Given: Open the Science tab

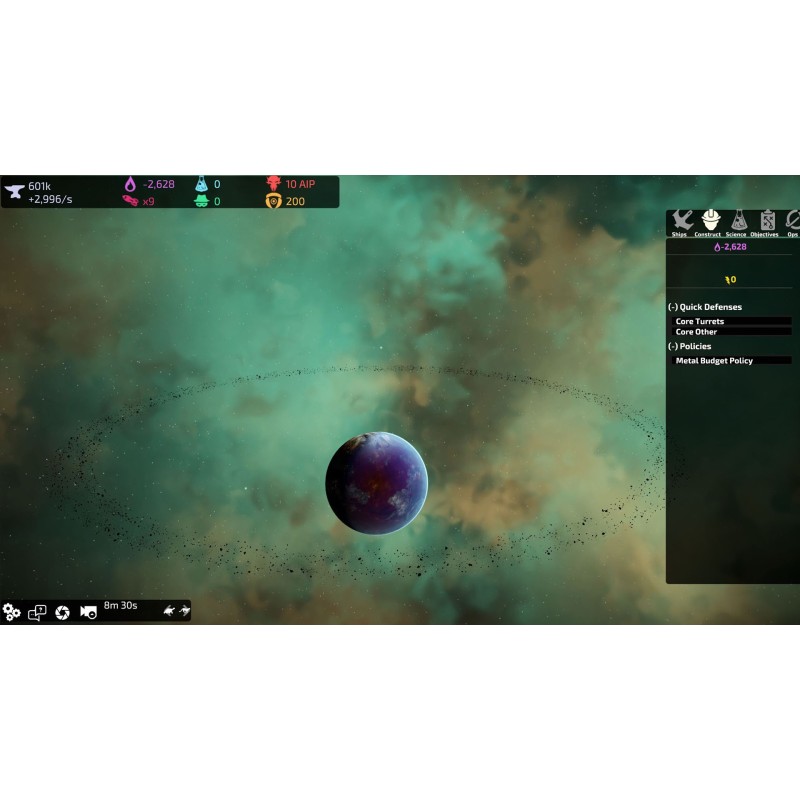Looking at the screenshot, I should pos(736,223).
